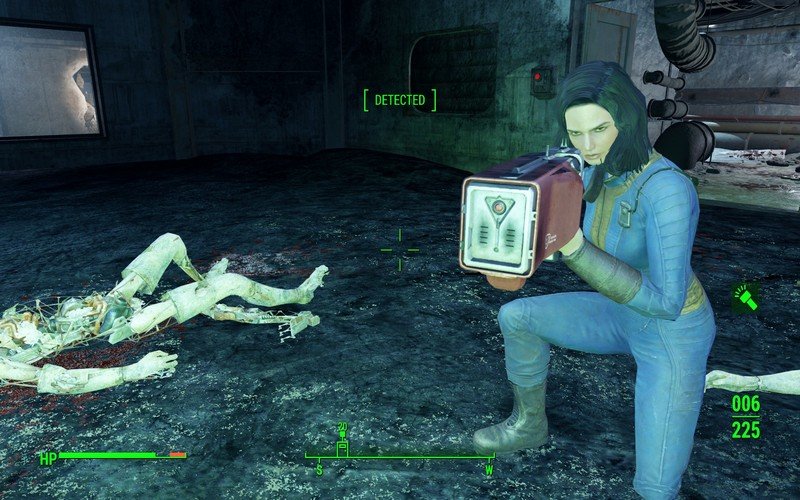Click the green flashlight HUD icon

click(x=745, y=297)
